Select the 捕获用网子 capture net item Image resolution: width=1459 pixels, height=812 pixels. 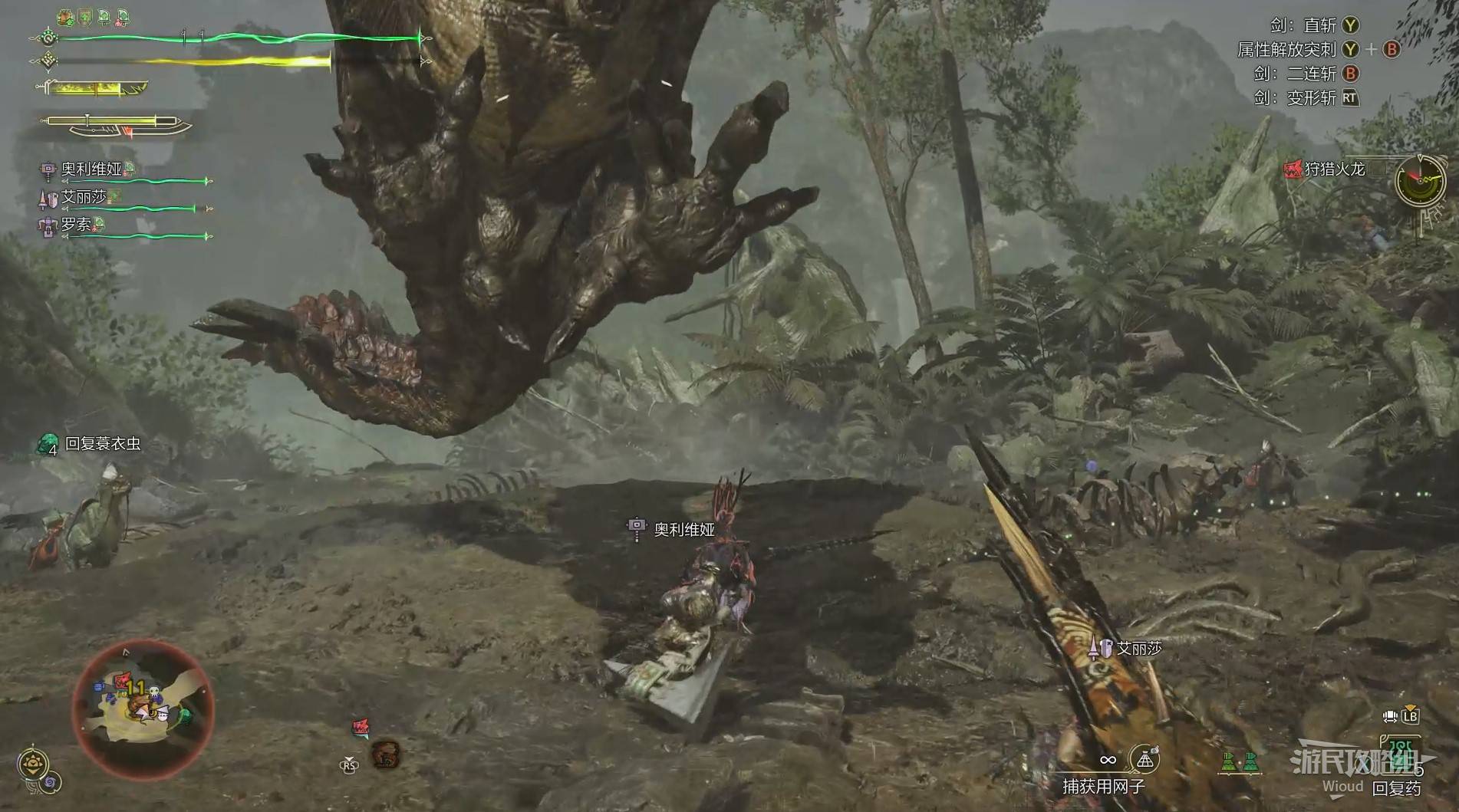point(1144,760)
